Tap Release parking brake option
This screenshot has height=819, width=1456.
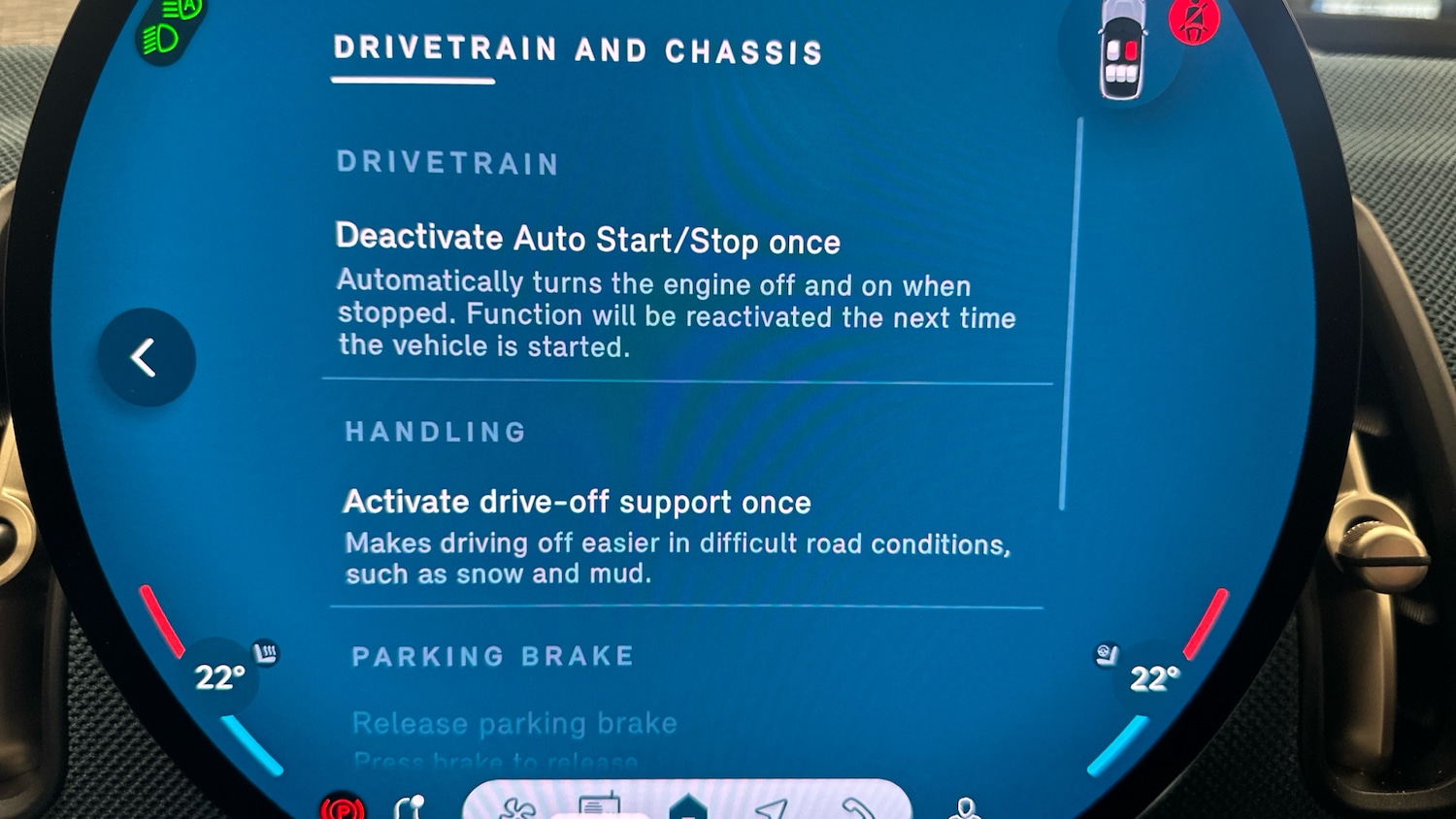click(x=513, y=724)
